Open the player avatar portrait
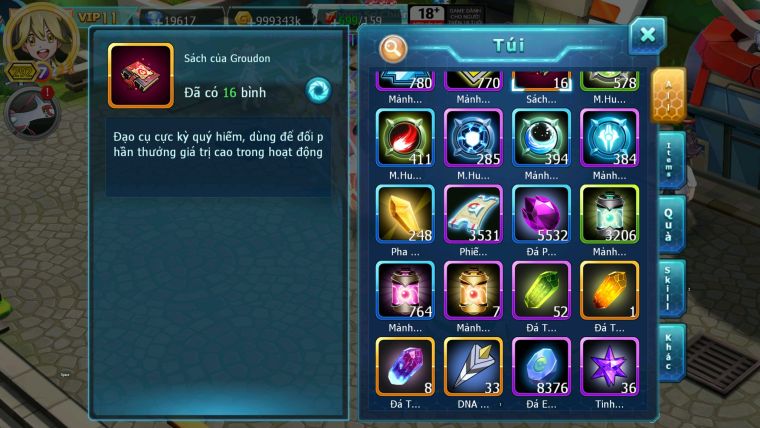The width and height of the screenshot is (760, 428). tap(32, 35)
